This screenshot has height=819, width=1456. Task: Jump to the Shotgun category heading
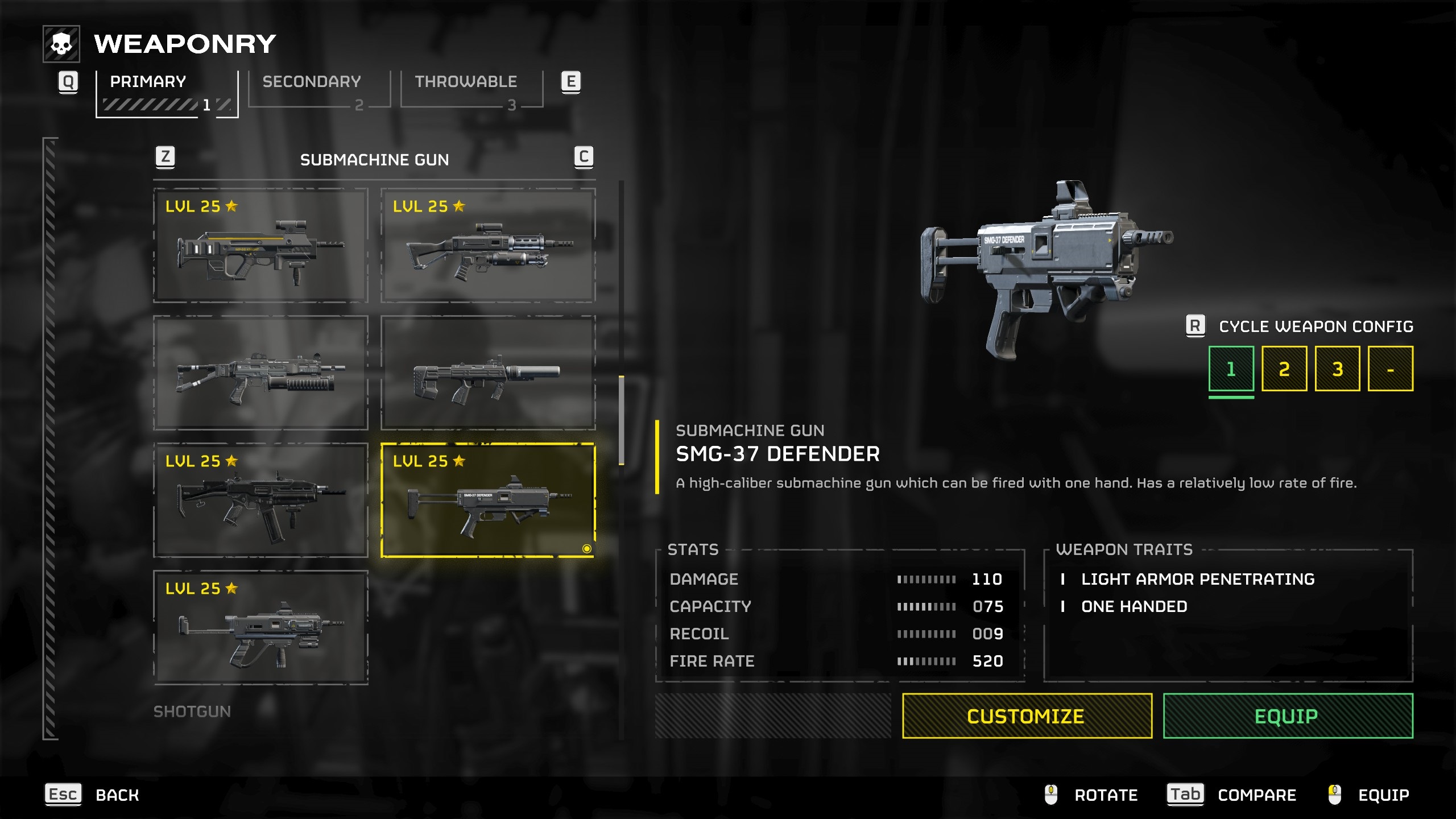point(192,712)
